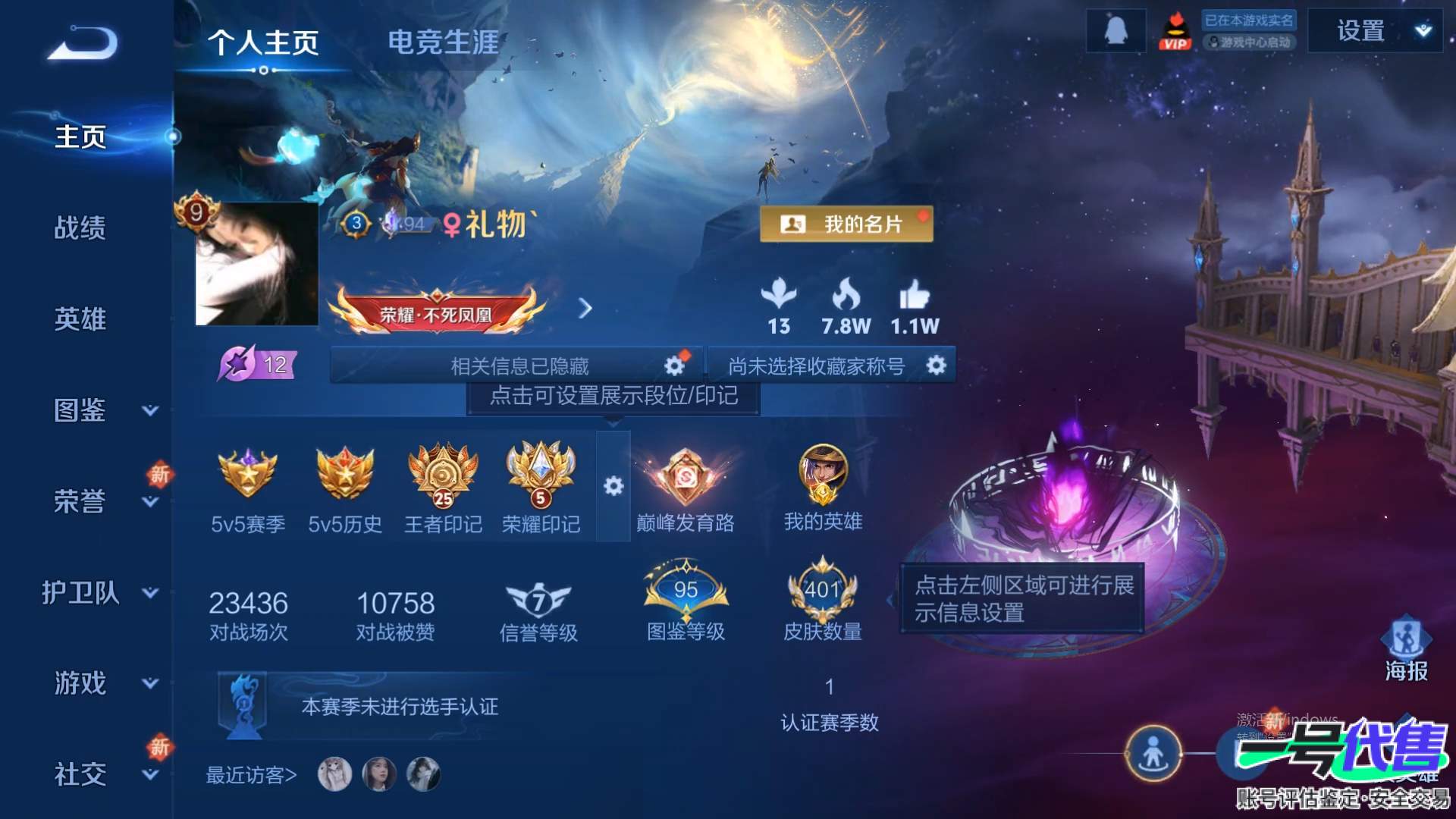Open the 设置 settings button
The height and width of the screenshot is (819, 1456).
click(x=1361, y=30)
